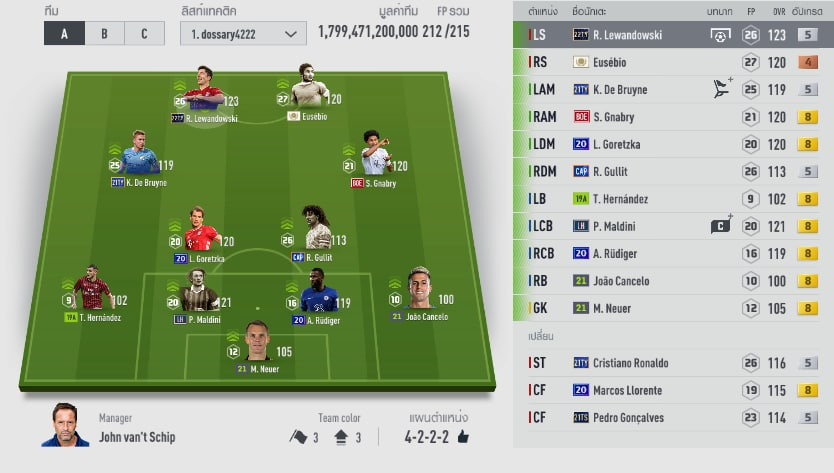Switch to team tab B
This screenshot has height=473, width=834.
(104, 33)
